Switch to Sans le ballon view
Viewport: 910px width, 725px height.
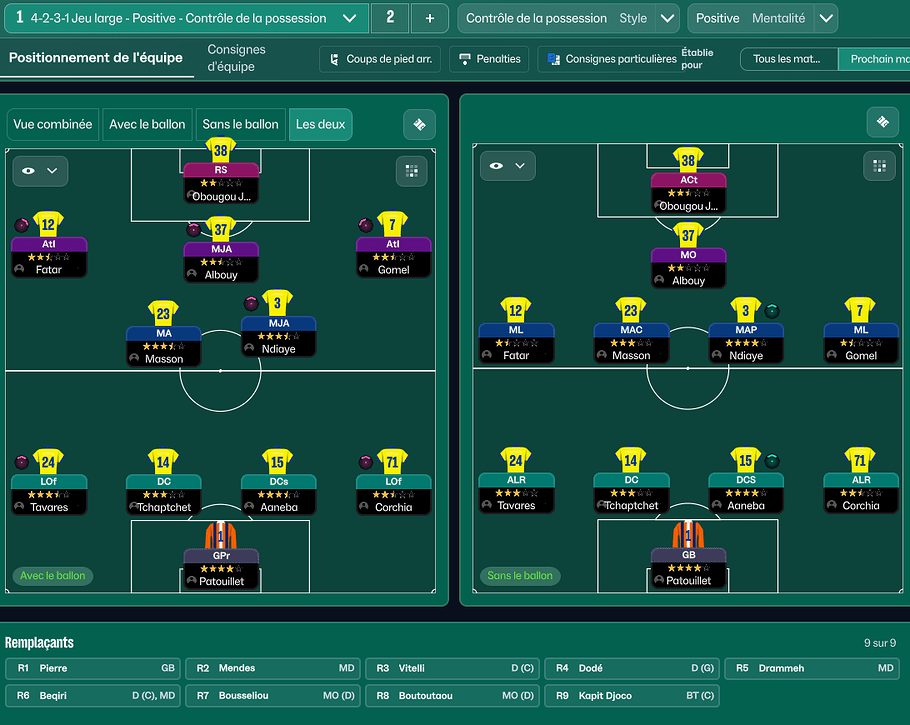240,124
